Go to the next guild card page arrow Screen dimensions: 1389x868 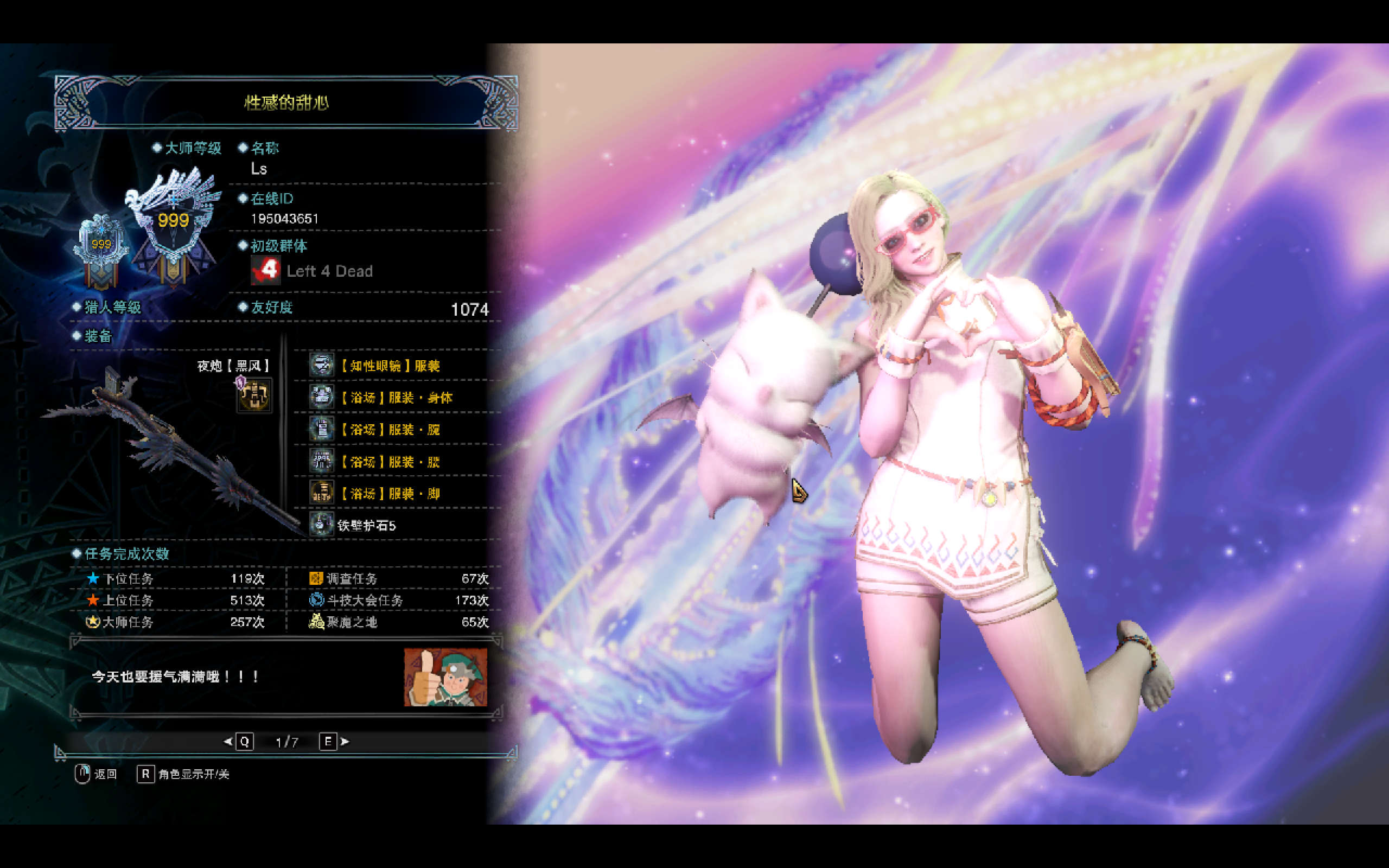pyautogui.click(x=345, y=741)
